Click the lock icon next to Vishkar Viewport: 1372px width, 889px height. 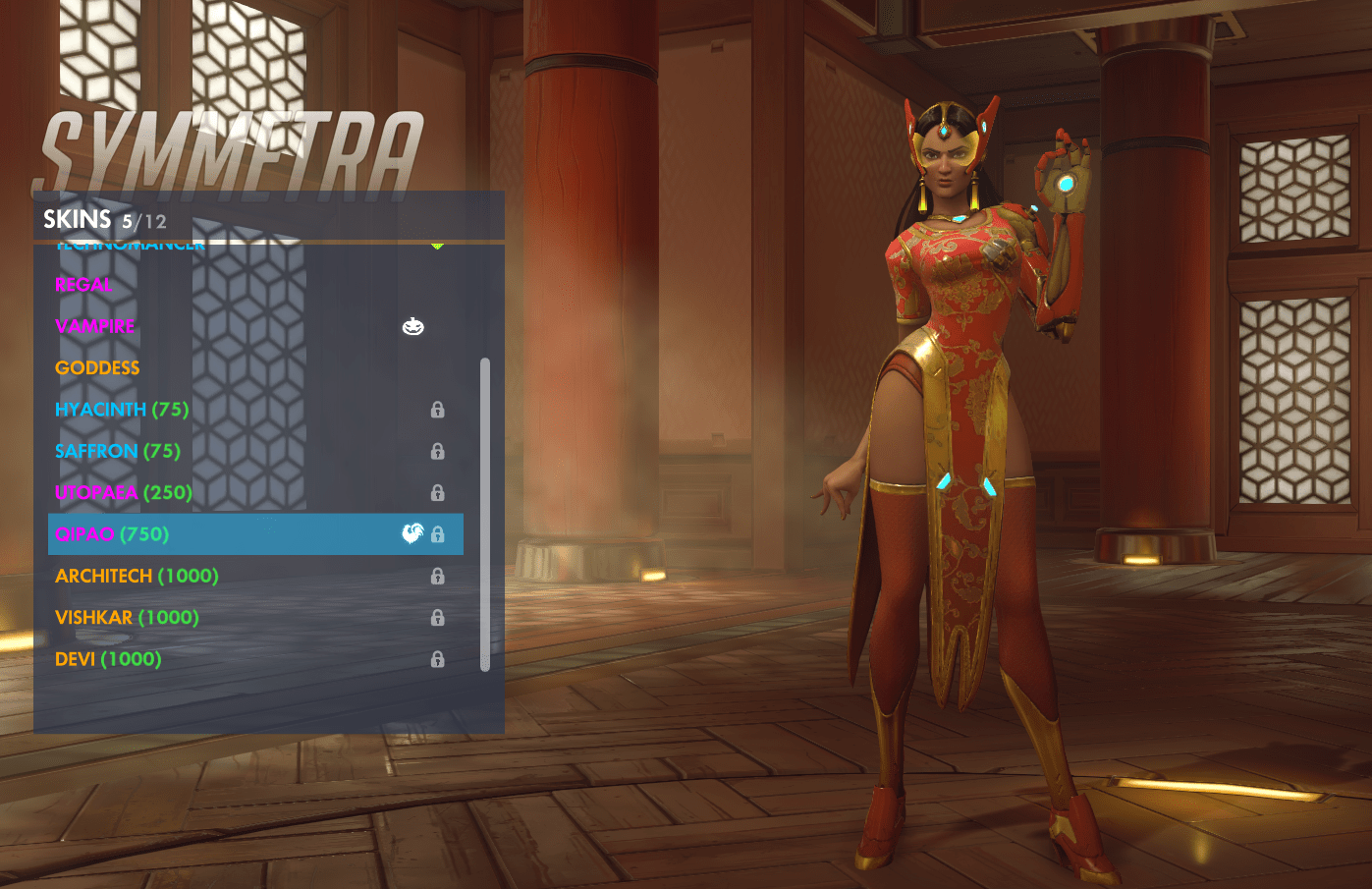pyautogui.click(x=436, y=618)
